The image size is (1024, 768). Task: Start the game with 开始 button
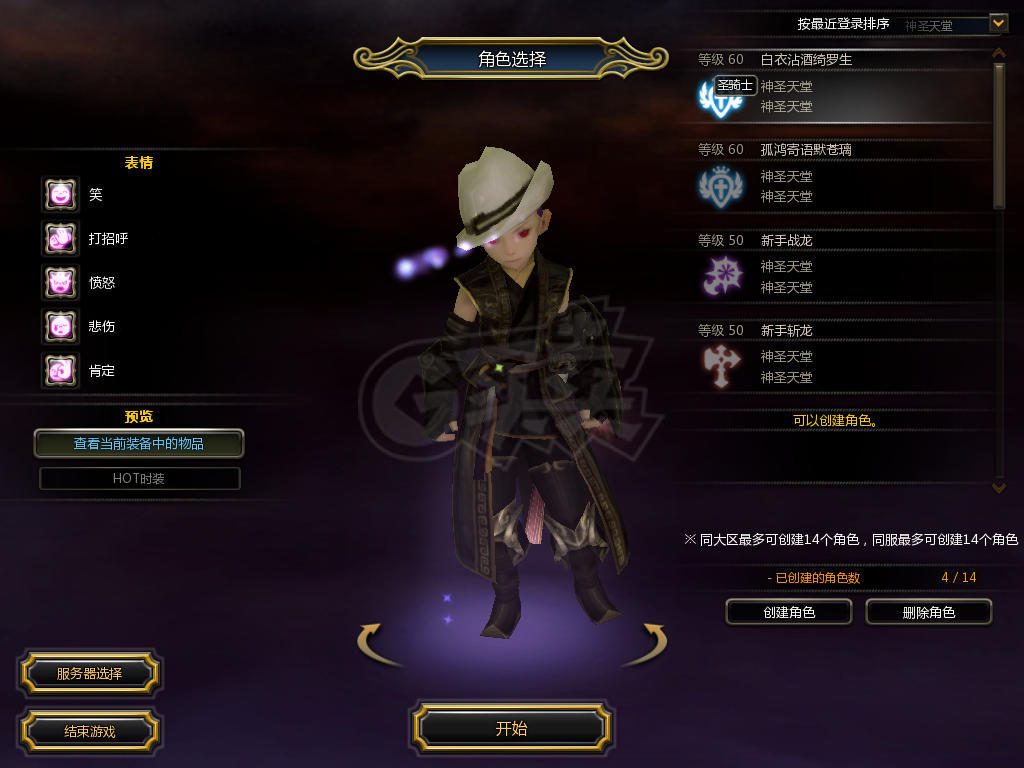point(511,728)
